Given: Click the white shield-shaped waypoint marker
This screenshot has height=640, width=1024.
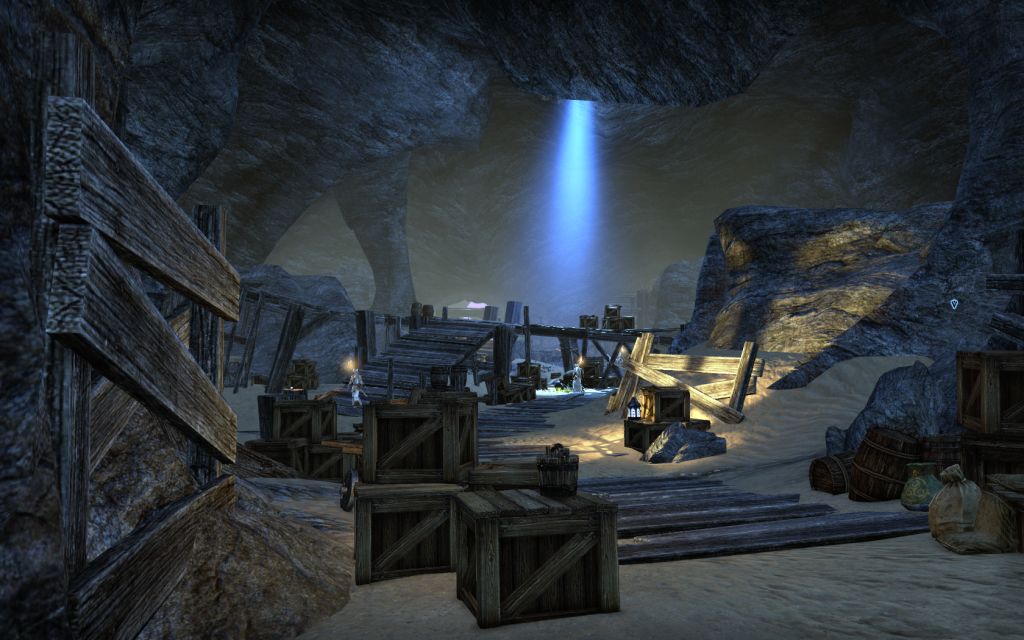Looking at the screenshot, I should click(954, 302).
